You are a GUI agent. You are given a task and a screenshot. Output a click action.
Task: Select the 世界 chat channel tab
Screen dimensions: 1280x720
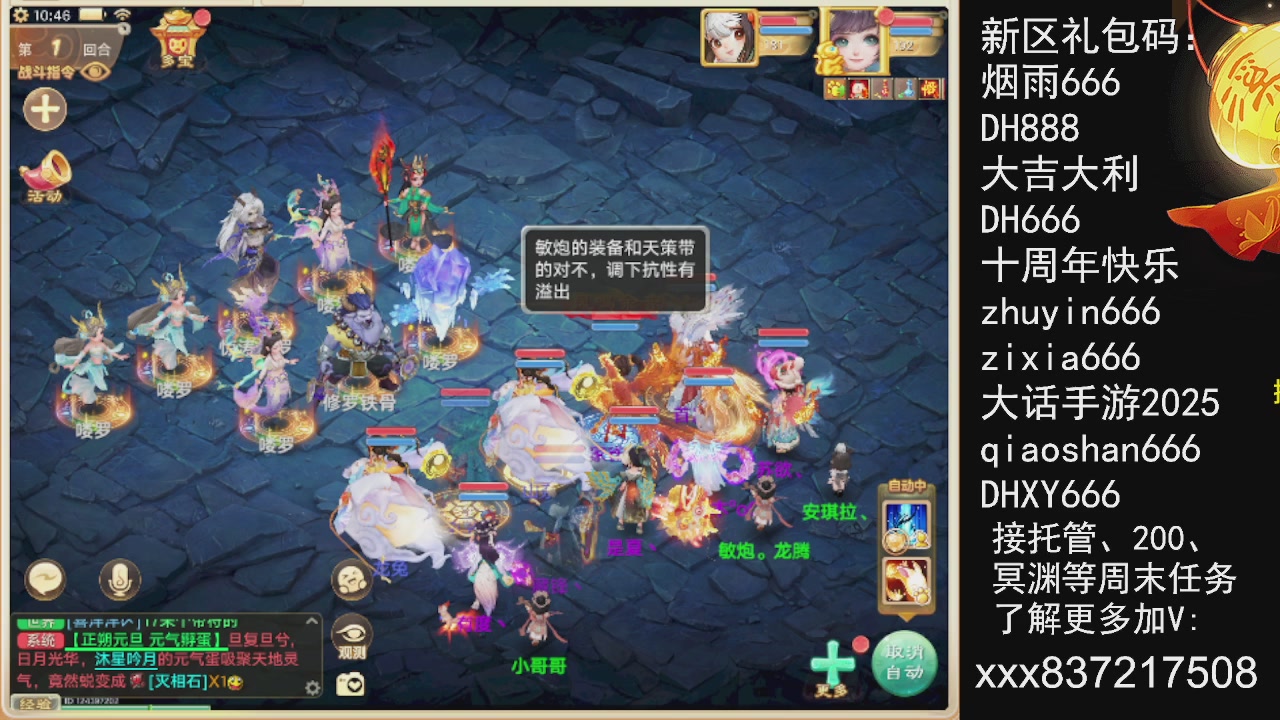point(40,622)
